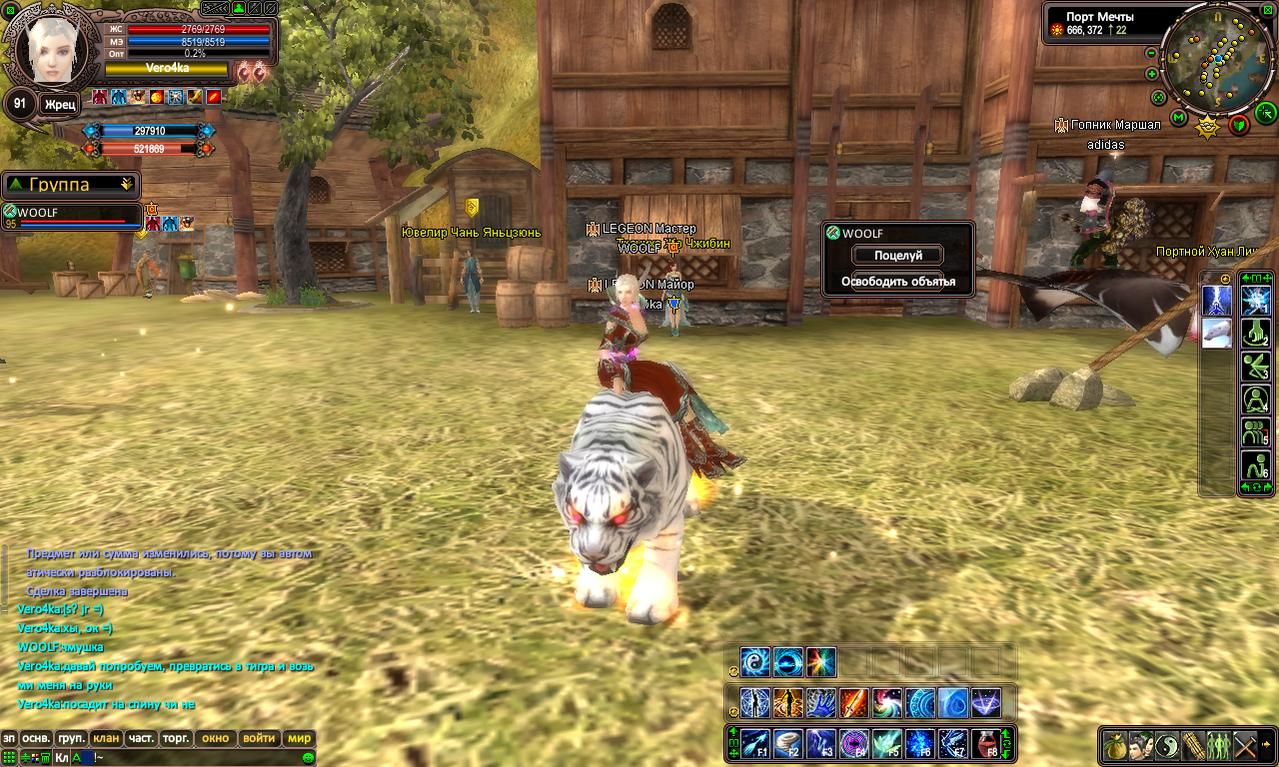Image resolution: width=1279 pixels, height=767 pixels.
Task: Switch to the клан chat tab
Action: click(x=105, y=739)
